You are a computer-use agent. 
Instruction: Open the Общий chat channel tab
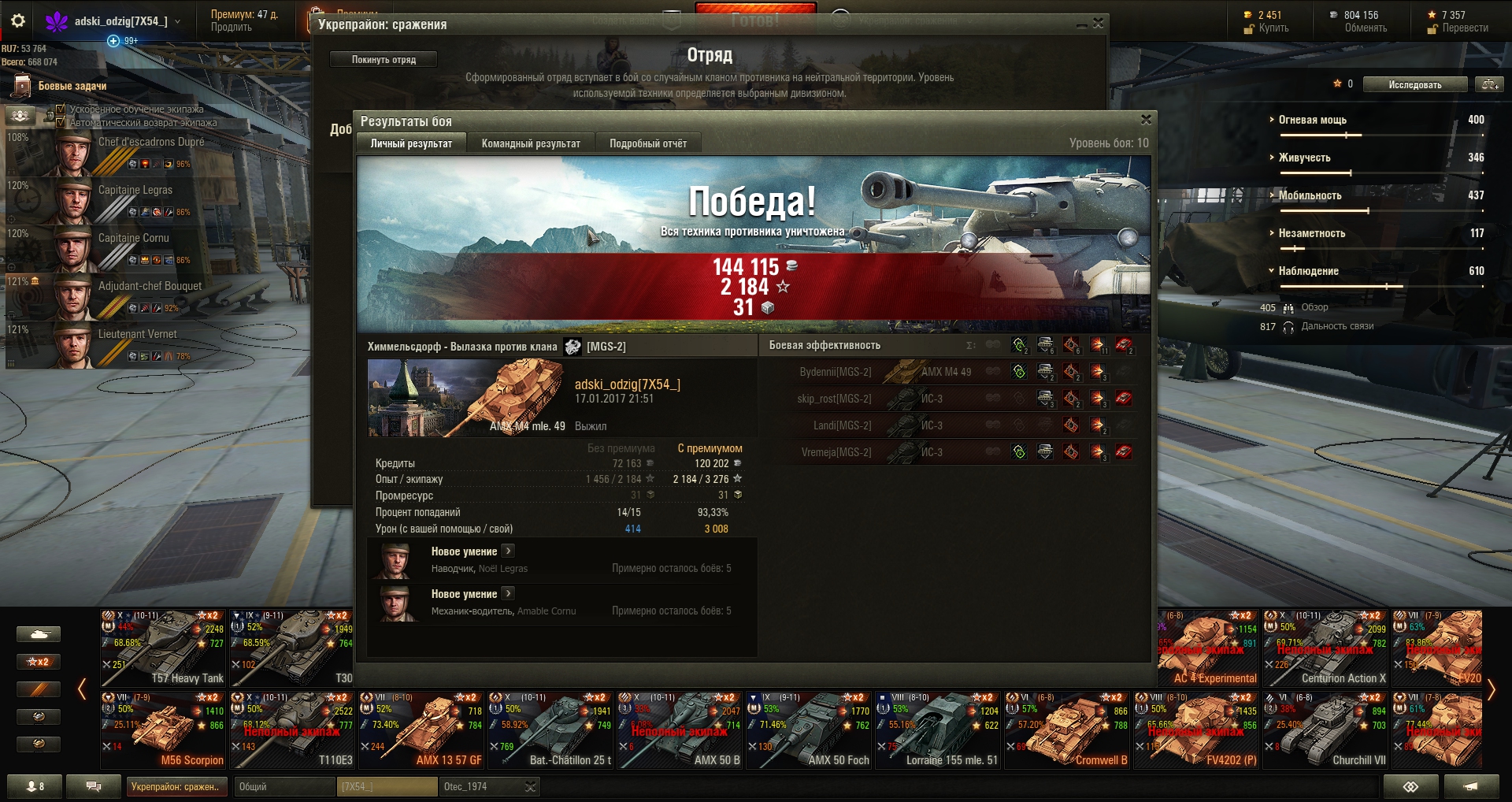[x=283, y=786]
